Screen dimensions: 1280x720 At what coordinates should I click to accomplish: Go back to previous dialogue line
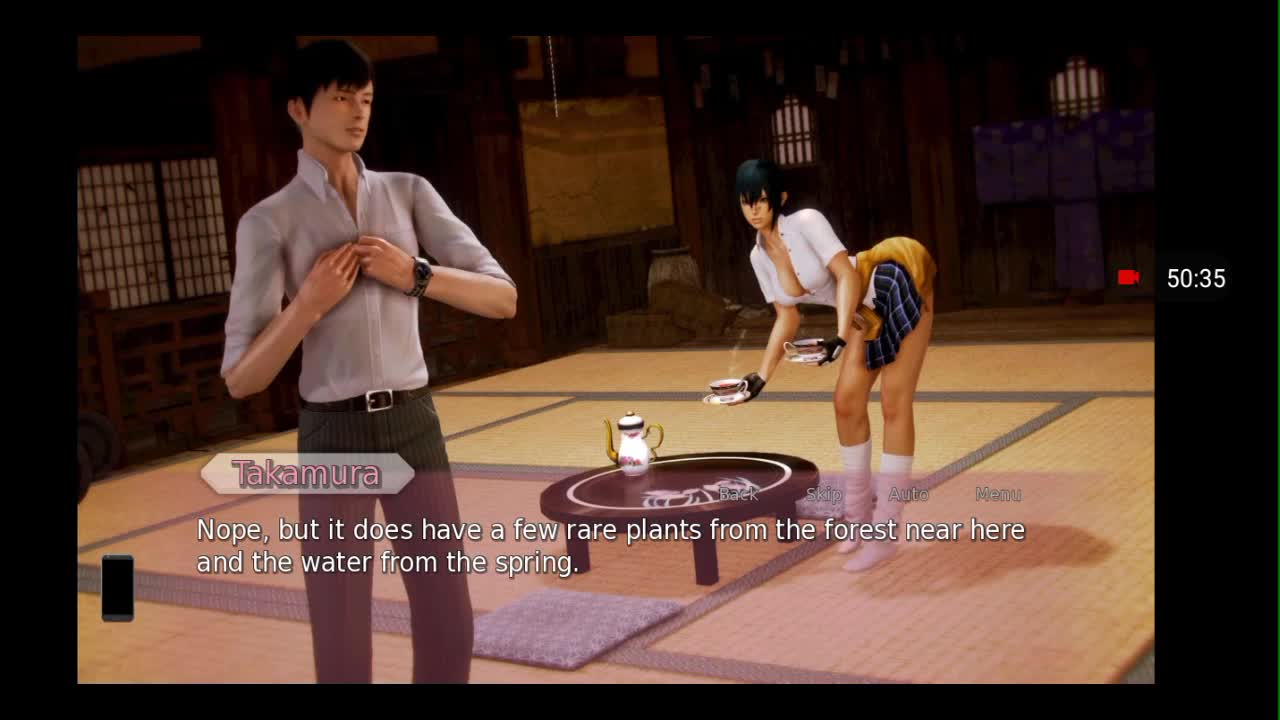(738, 494)
